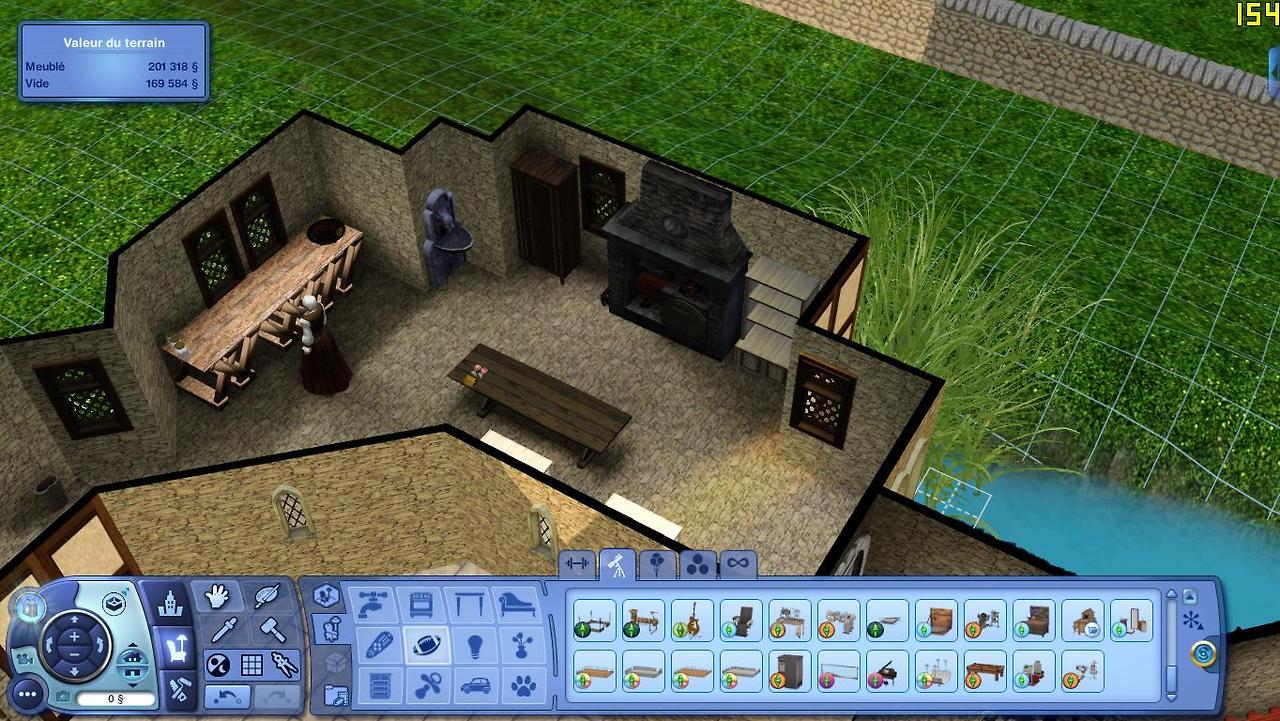Open the plumbing faucet category
The image size is (1280, 721).
click(x=372, y=605)
